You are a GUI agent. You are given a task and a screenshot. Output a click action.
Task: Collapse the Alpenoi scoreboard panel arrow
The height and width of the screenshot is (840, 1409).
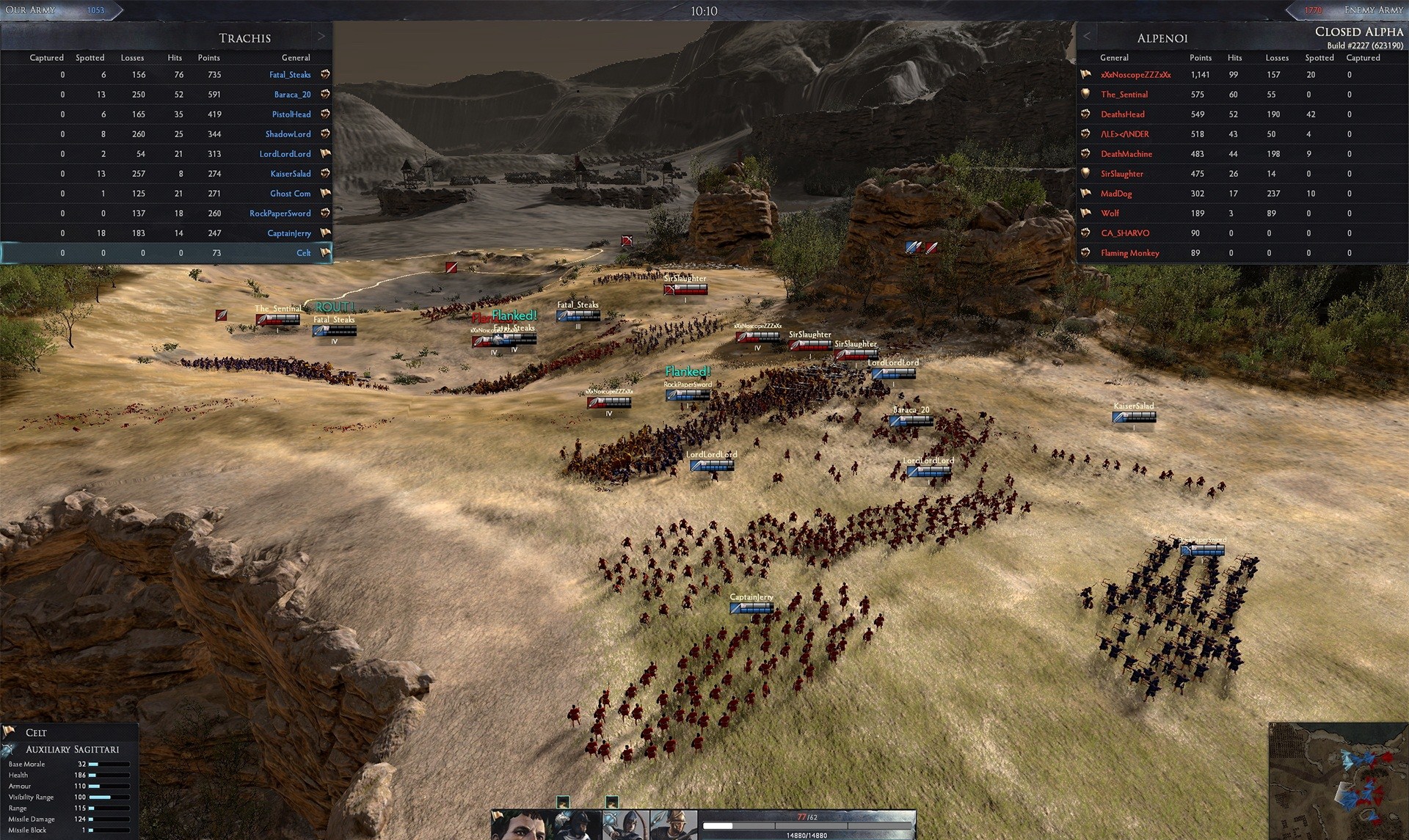coord(1087,37)
